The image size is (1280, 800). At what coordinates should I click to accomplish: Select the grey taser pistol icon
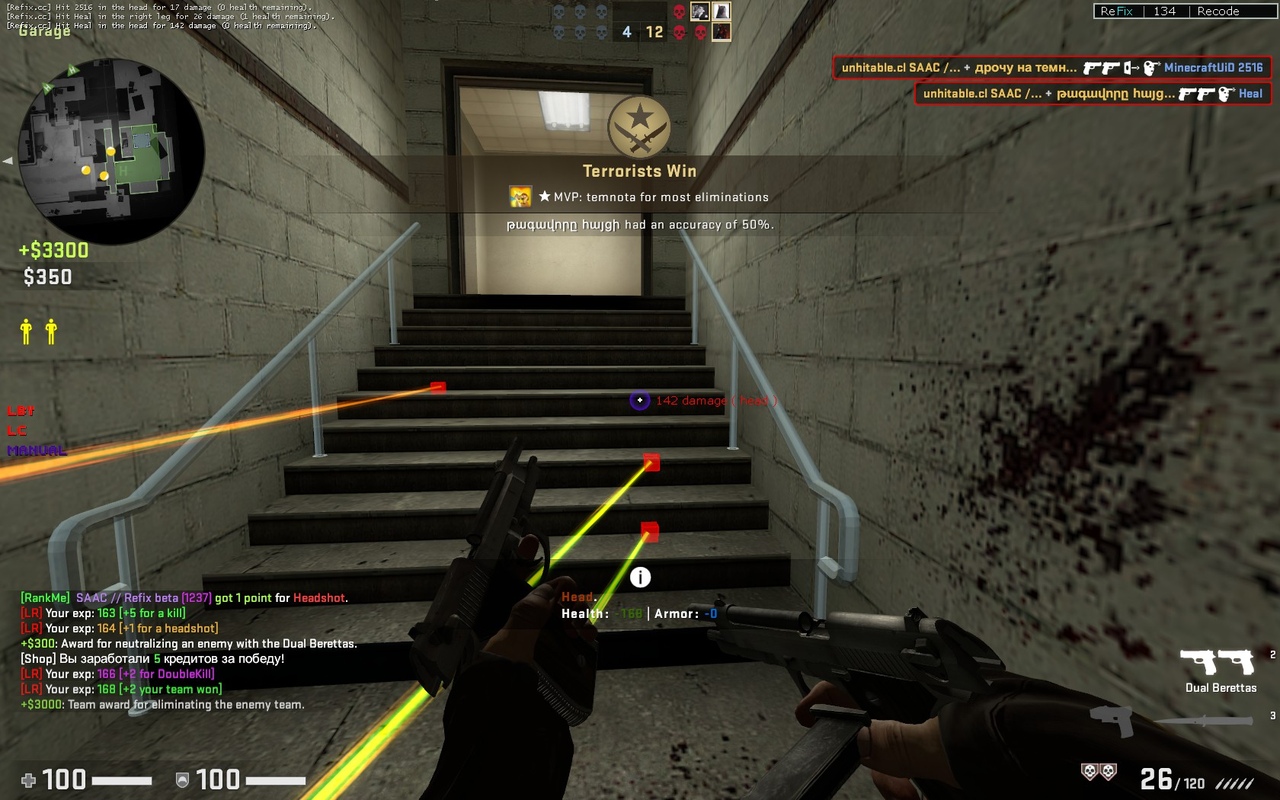1111,720
